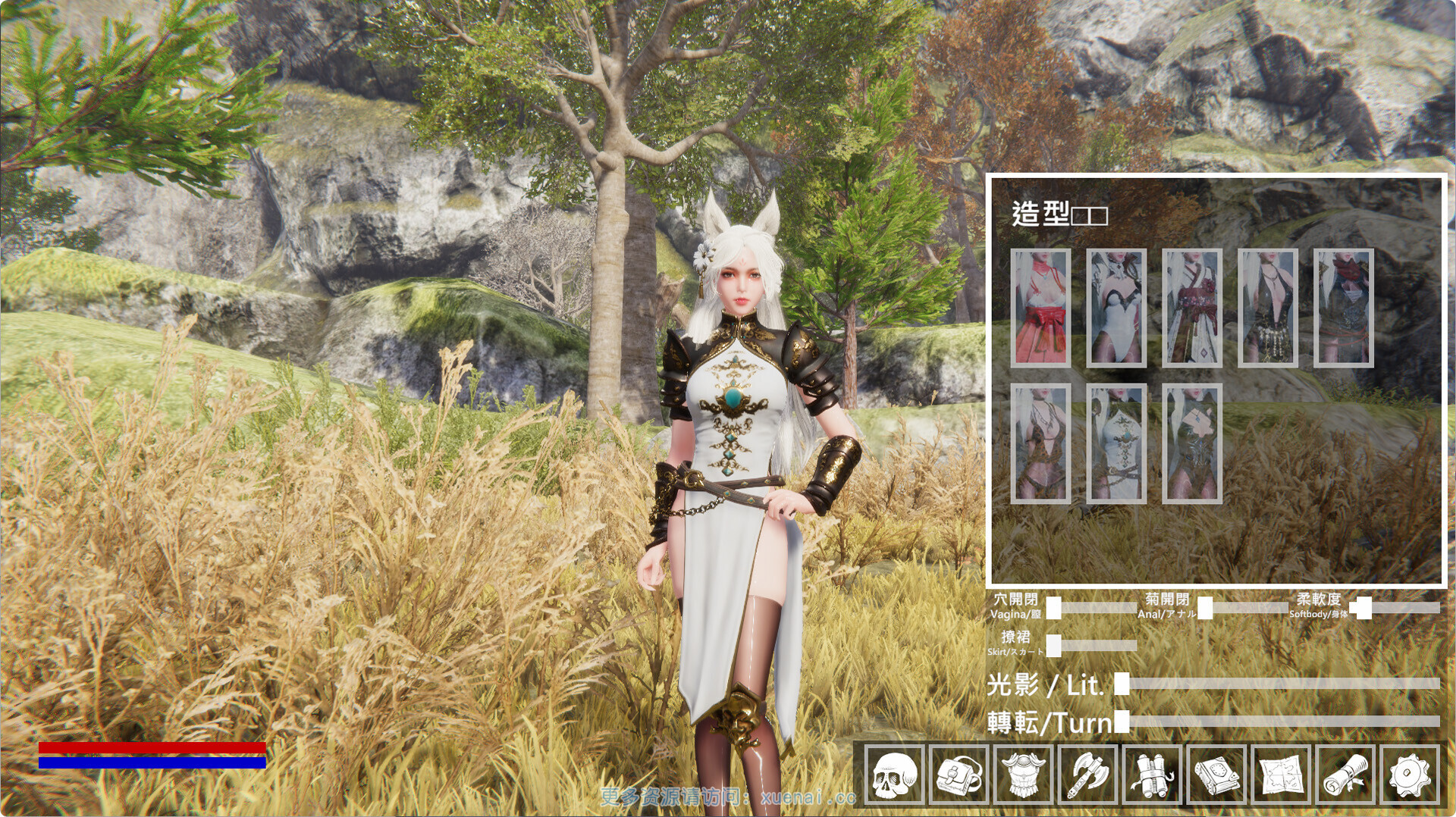Adjust the Lit. lighting slider
Screen dimensions: 1456x817
point(1122,684)
